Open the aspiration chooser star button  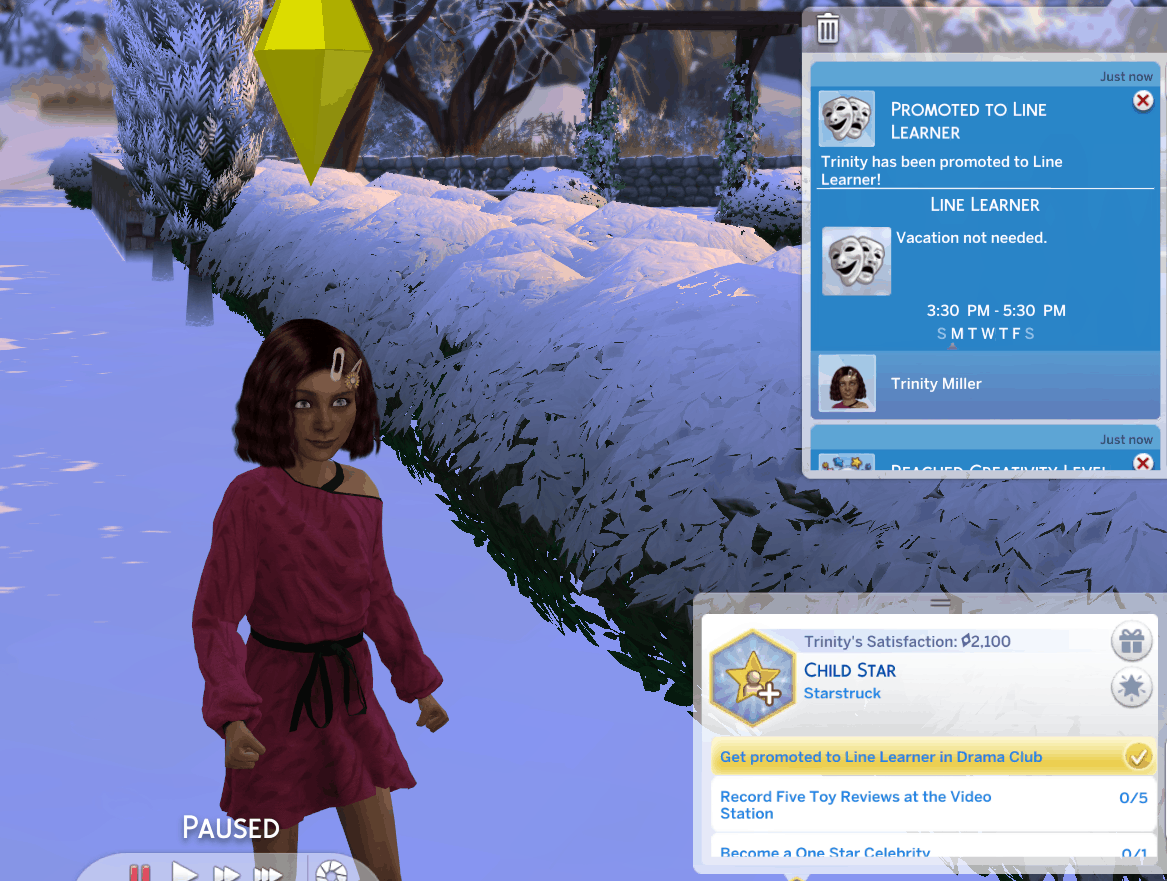click(1131, 688)
